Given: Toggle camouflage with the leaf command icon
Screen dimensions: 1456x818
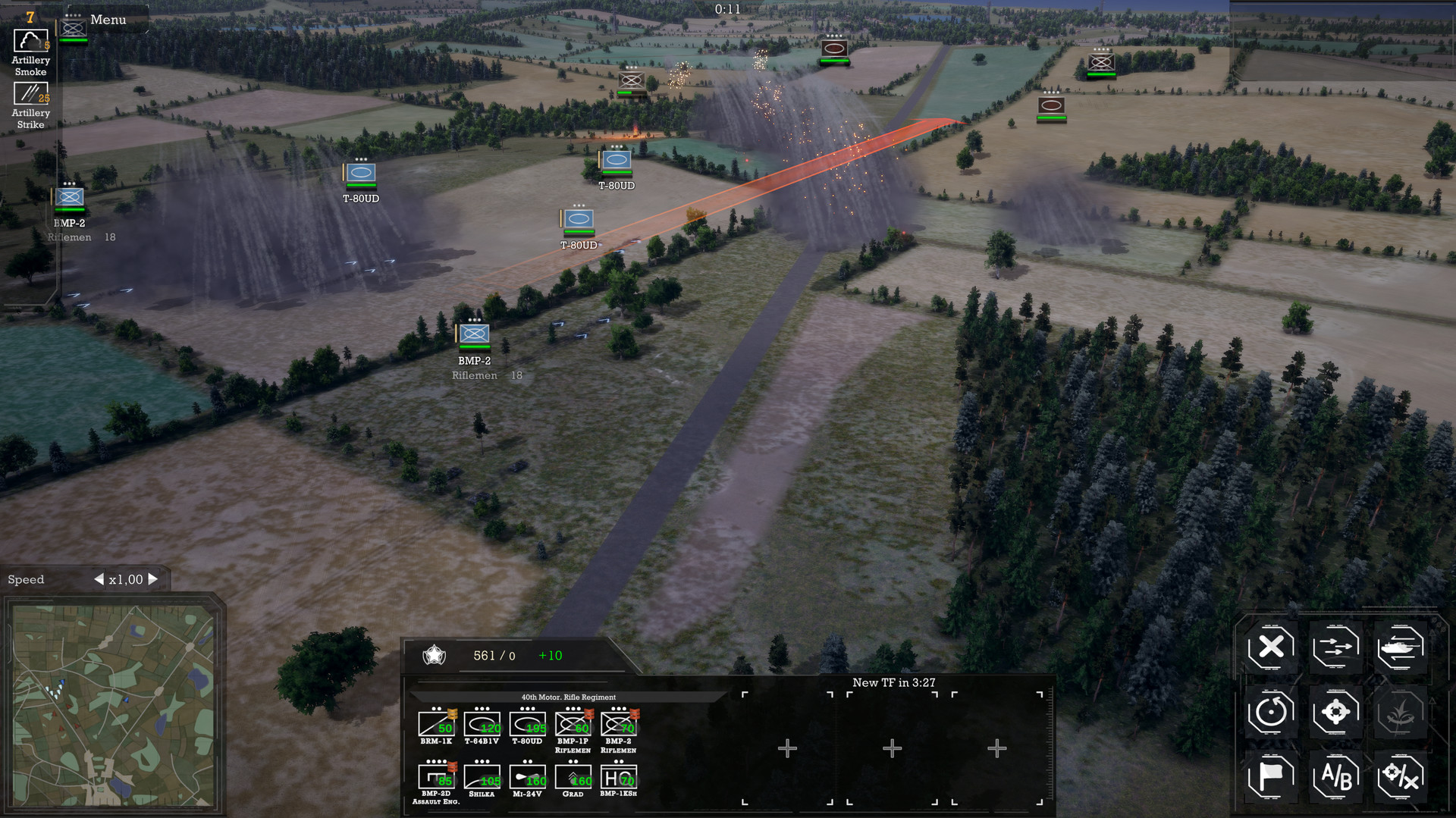Looking at the screenshot, I should point(1401,712).
